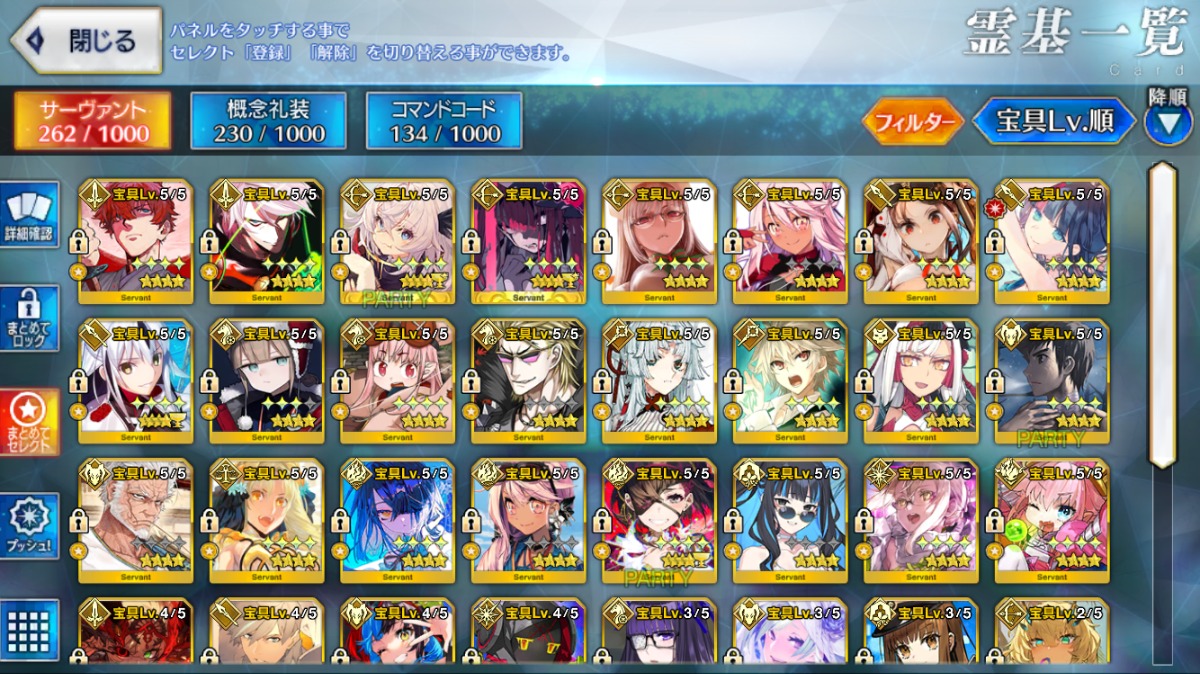
Task: Click the vertical list scrollbar handle
Action: (1160, 314)
